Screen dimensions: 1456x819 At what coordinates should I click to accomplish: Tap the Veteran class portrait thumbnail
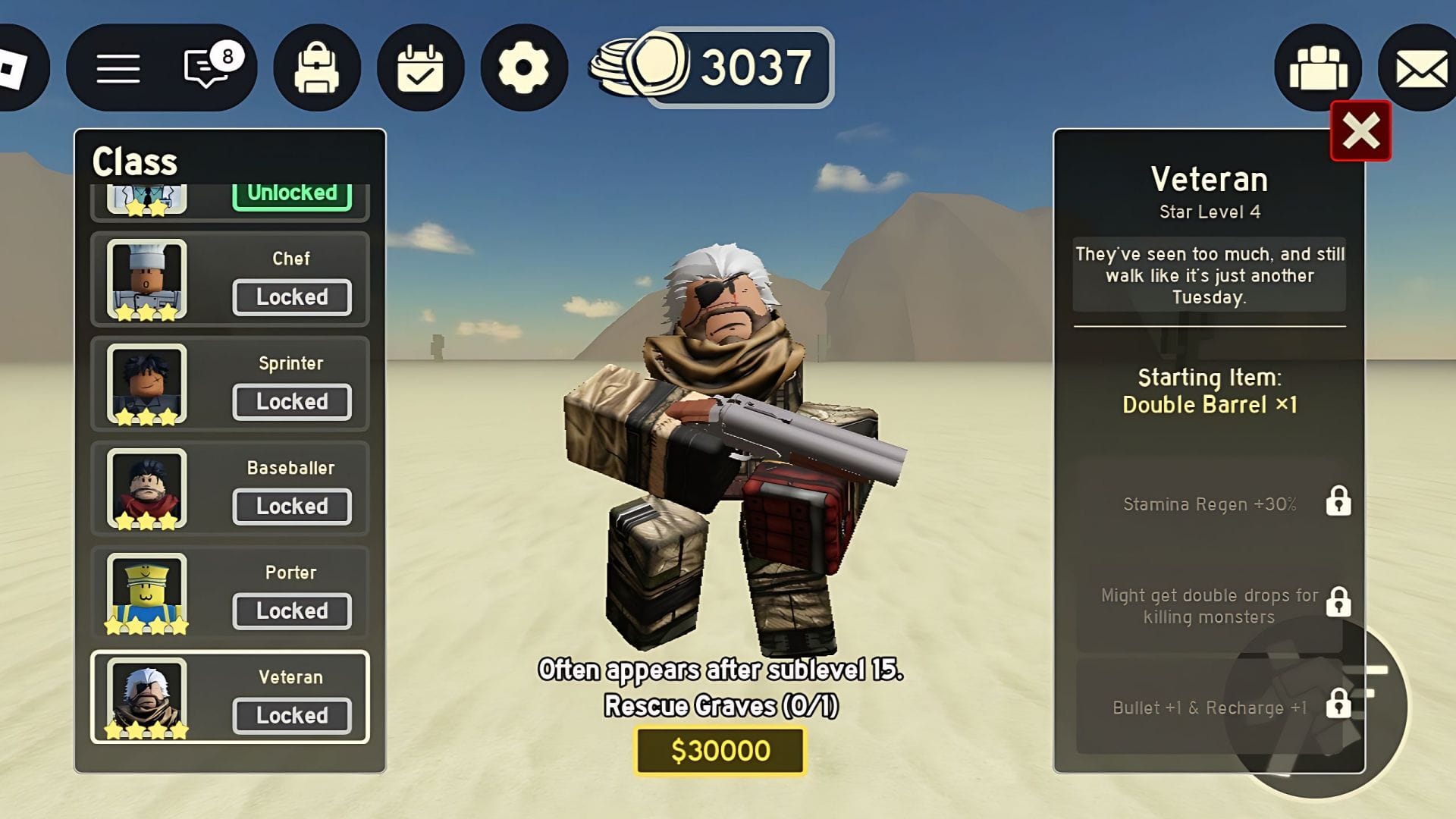[146, 696]
